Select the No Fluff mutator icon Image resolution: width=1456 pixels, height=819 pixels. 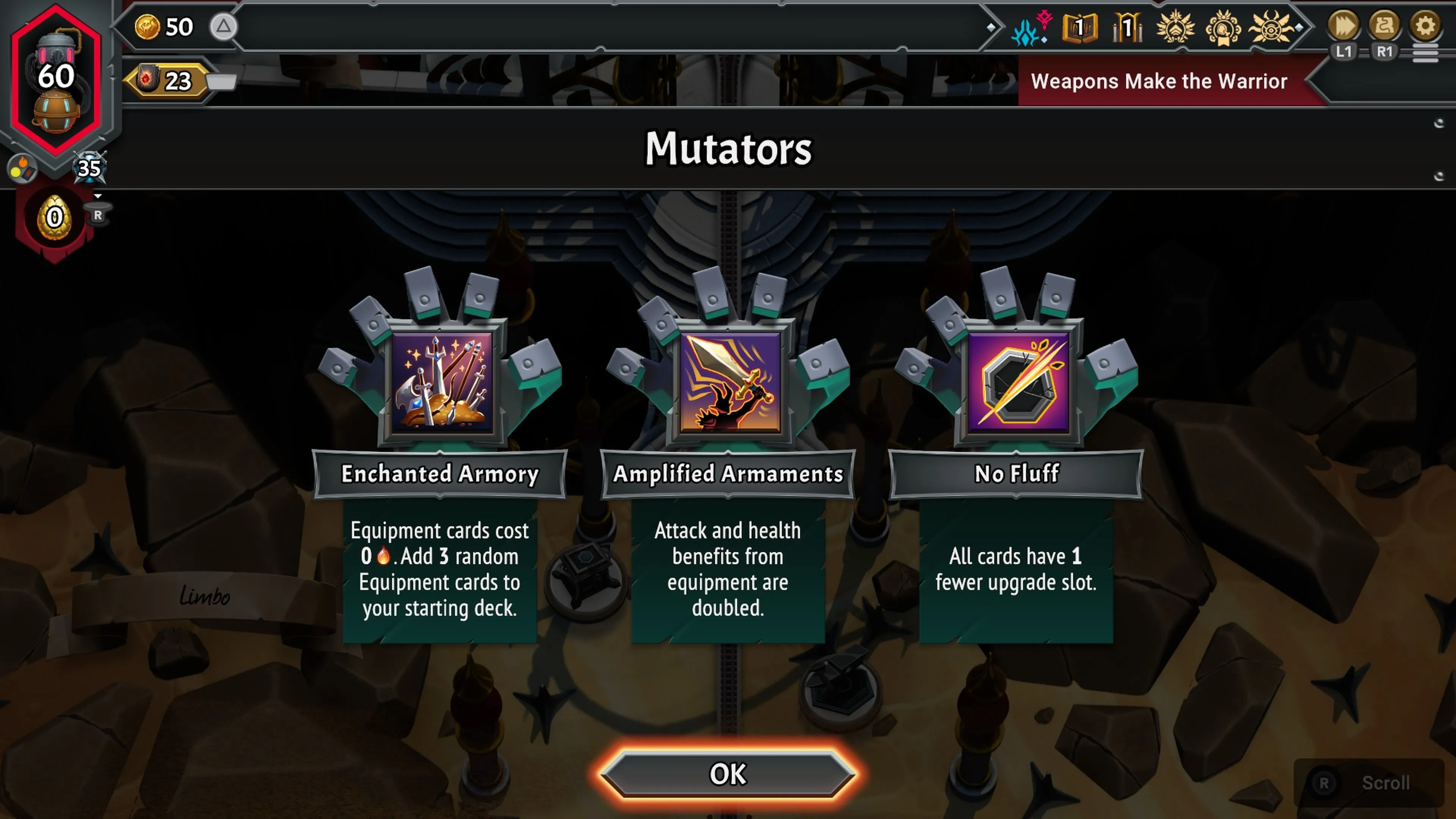pyautogui.click(x=1018, y=383)
